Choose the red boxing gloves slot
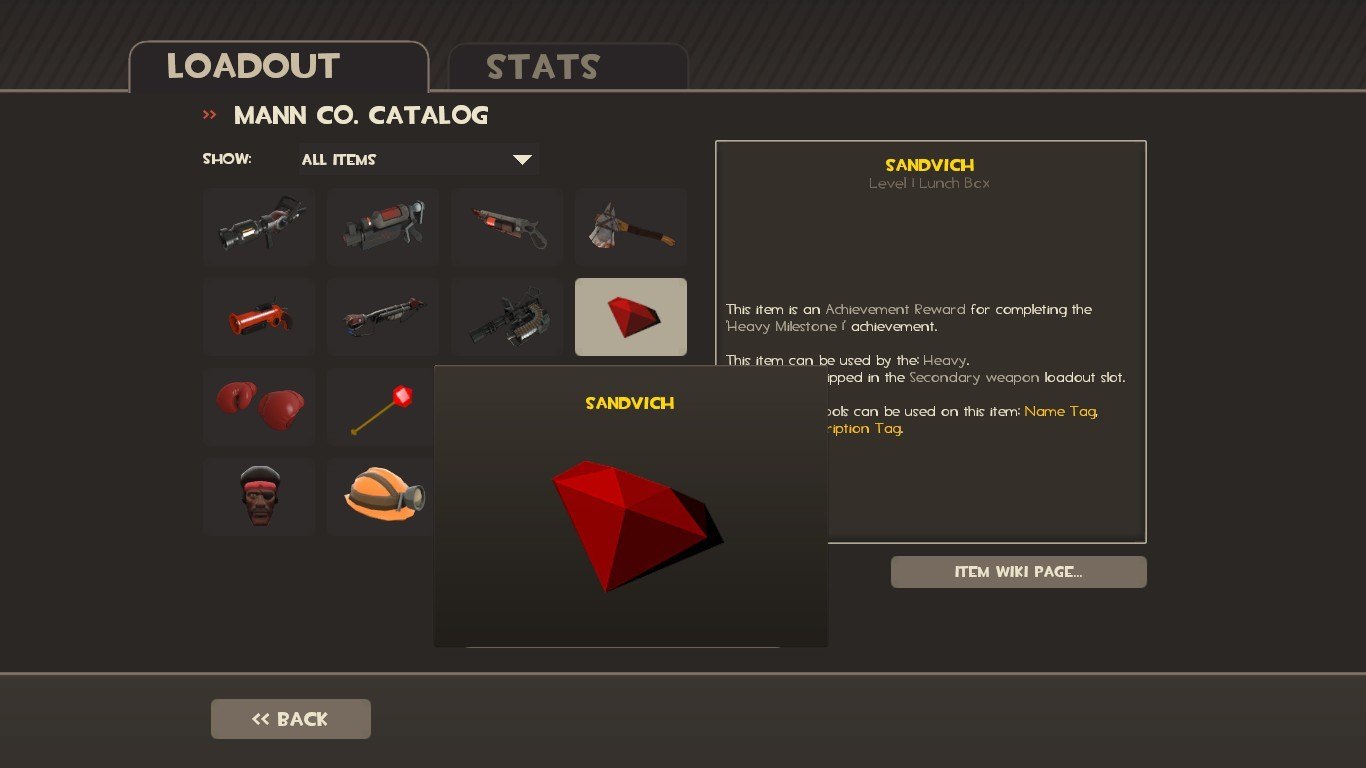 259,407
